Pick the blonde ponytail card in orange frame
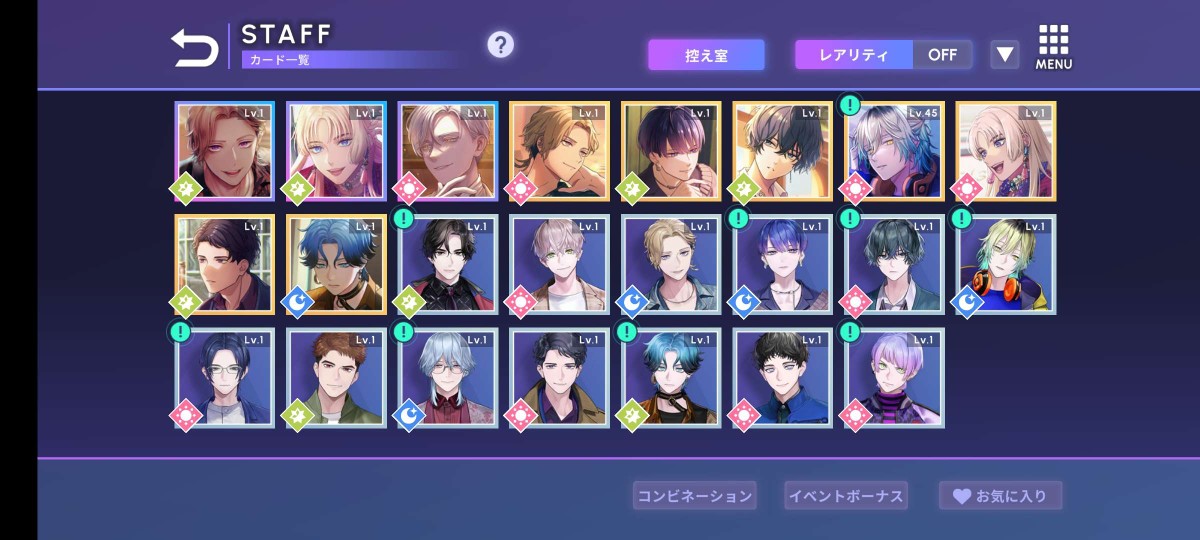Viewport: 1200px width, 540px height. [559, 151]
